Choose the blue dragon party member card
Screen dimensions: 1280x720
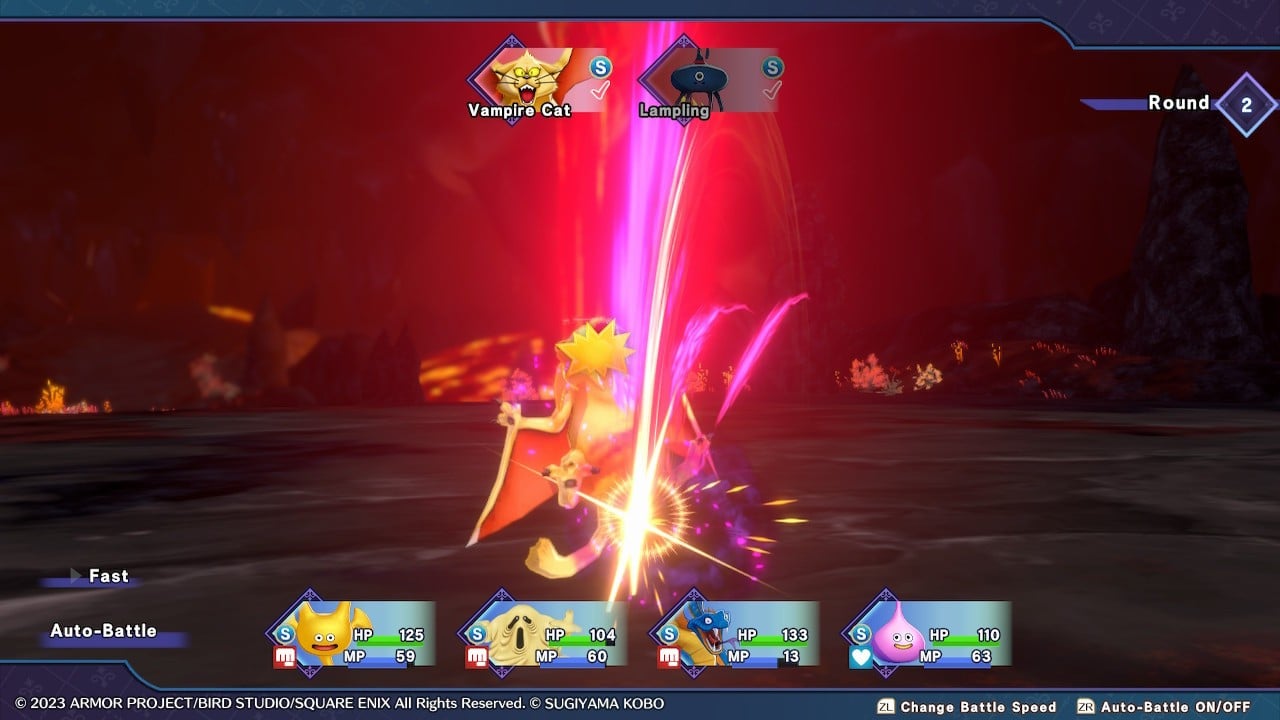736,634
